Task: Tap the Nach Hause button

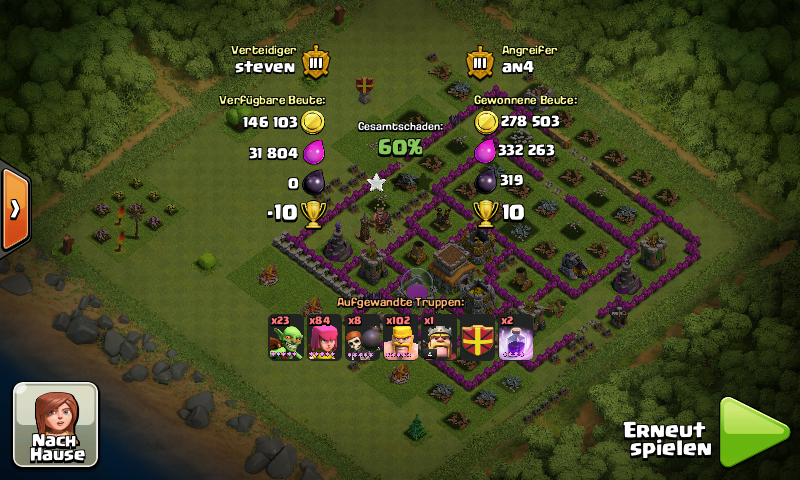Action: coord(56,424)
